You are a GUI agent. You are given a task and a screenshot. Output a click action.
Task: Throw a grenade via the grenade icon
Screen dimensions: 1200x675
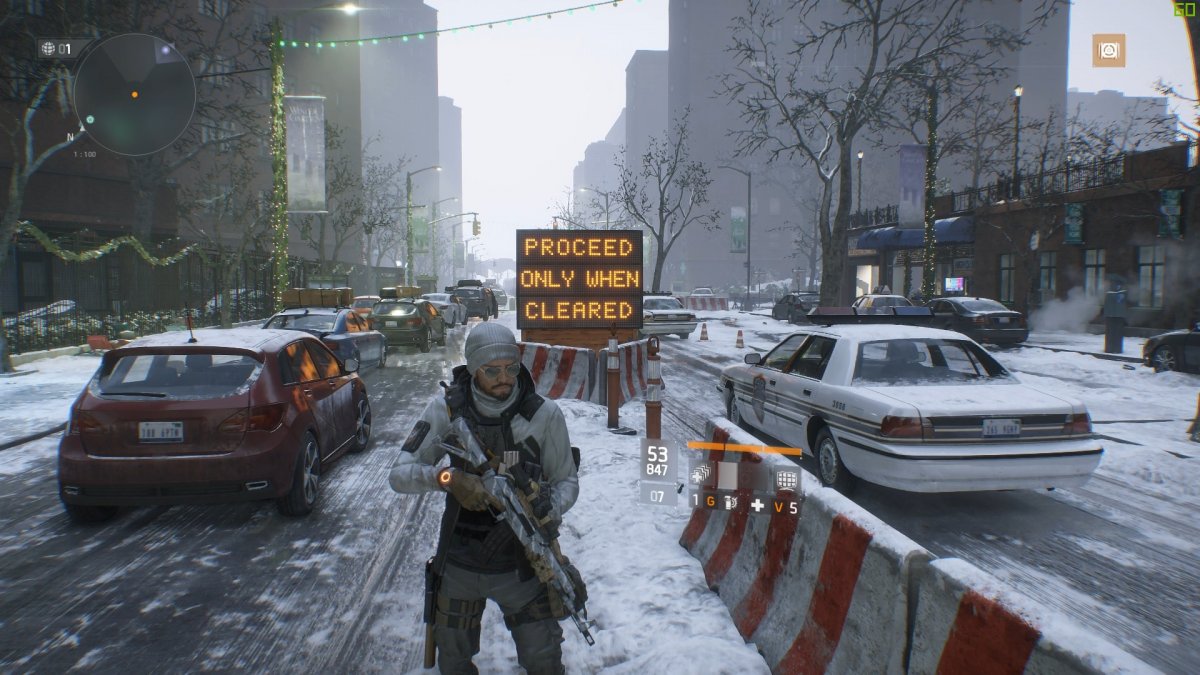point(731,503)
